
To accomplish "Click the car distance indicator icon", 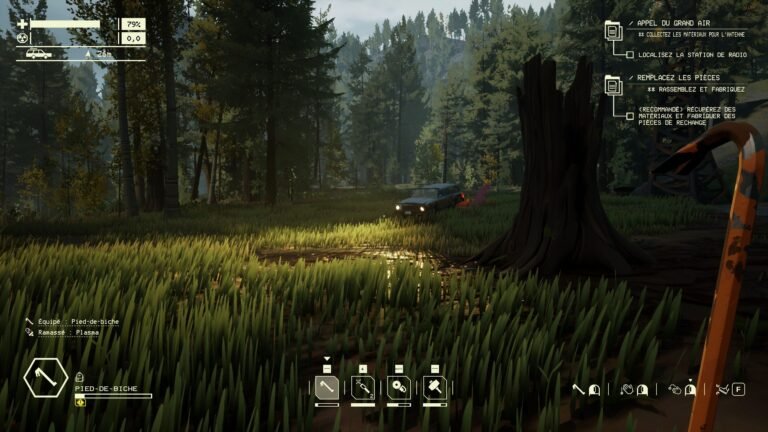I will coord(39,54).
